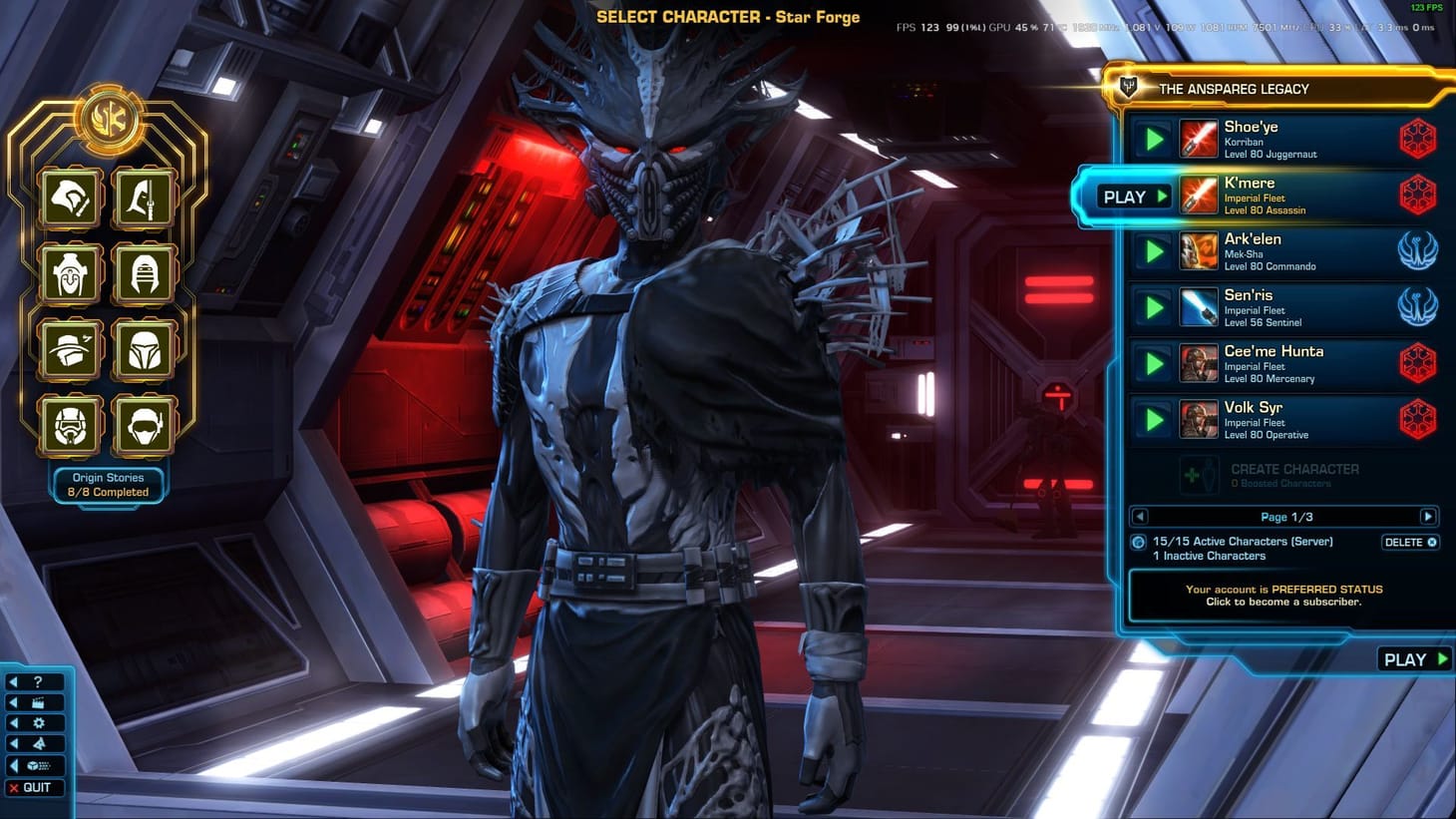Expand the help button with its left arrow
1456x819 pixels.
pos(14,681)
